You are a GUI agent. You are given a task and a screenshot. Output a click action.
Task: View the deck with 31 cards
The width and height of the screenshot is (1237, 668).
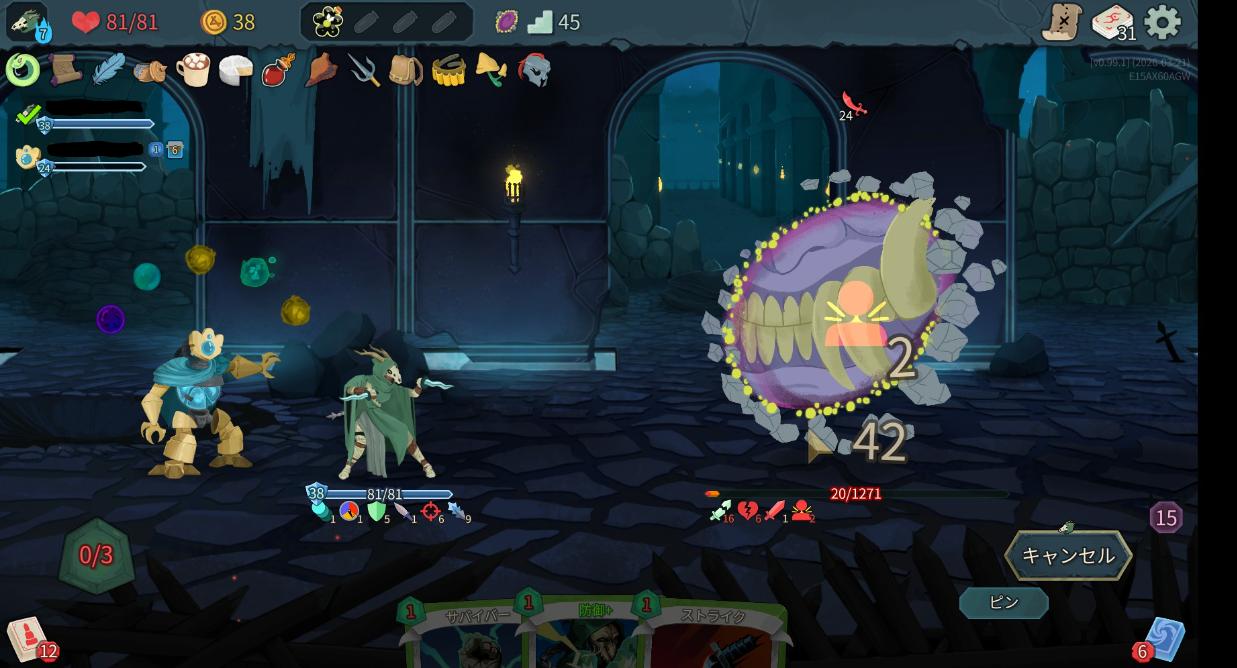(1112, 22)
